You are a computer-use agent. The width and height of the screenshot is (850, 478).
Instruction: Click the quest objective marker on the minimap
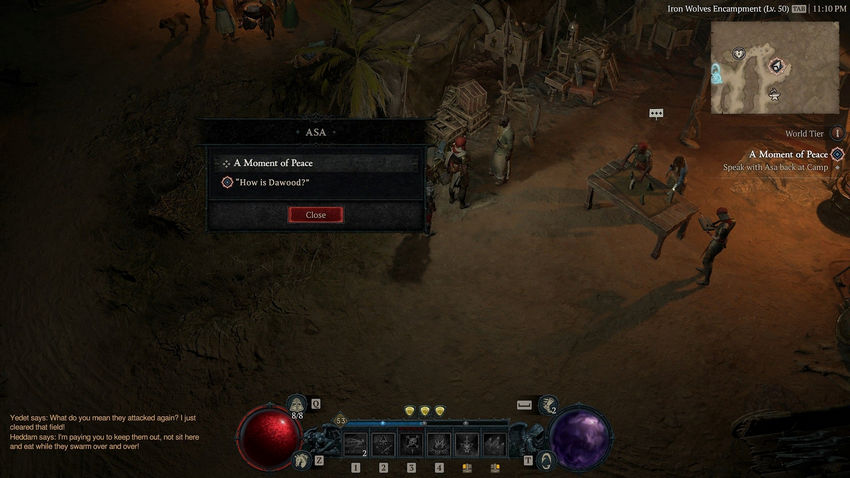tap(777, 65)
